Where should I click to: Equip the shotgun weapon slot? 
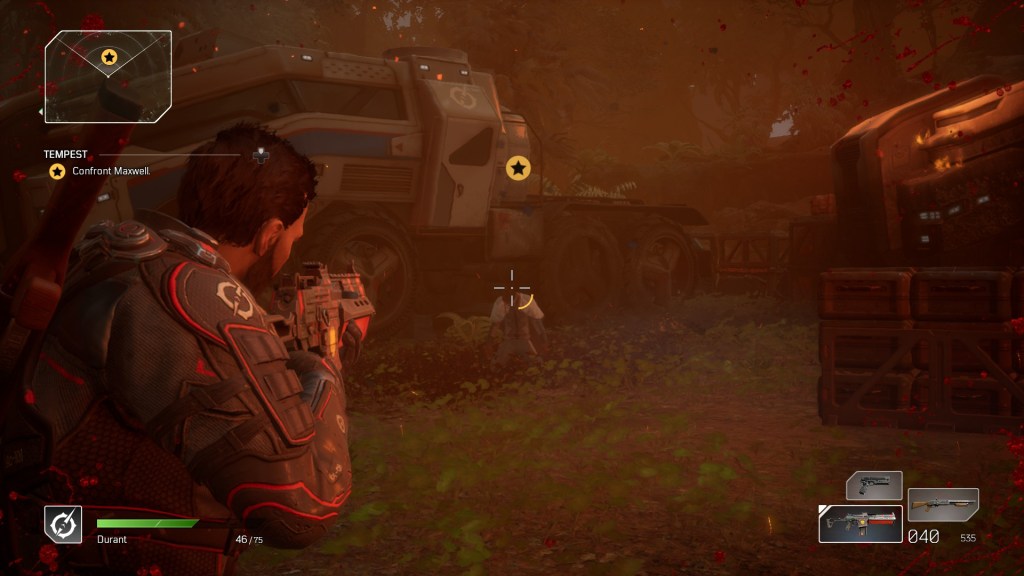[943, 504]
